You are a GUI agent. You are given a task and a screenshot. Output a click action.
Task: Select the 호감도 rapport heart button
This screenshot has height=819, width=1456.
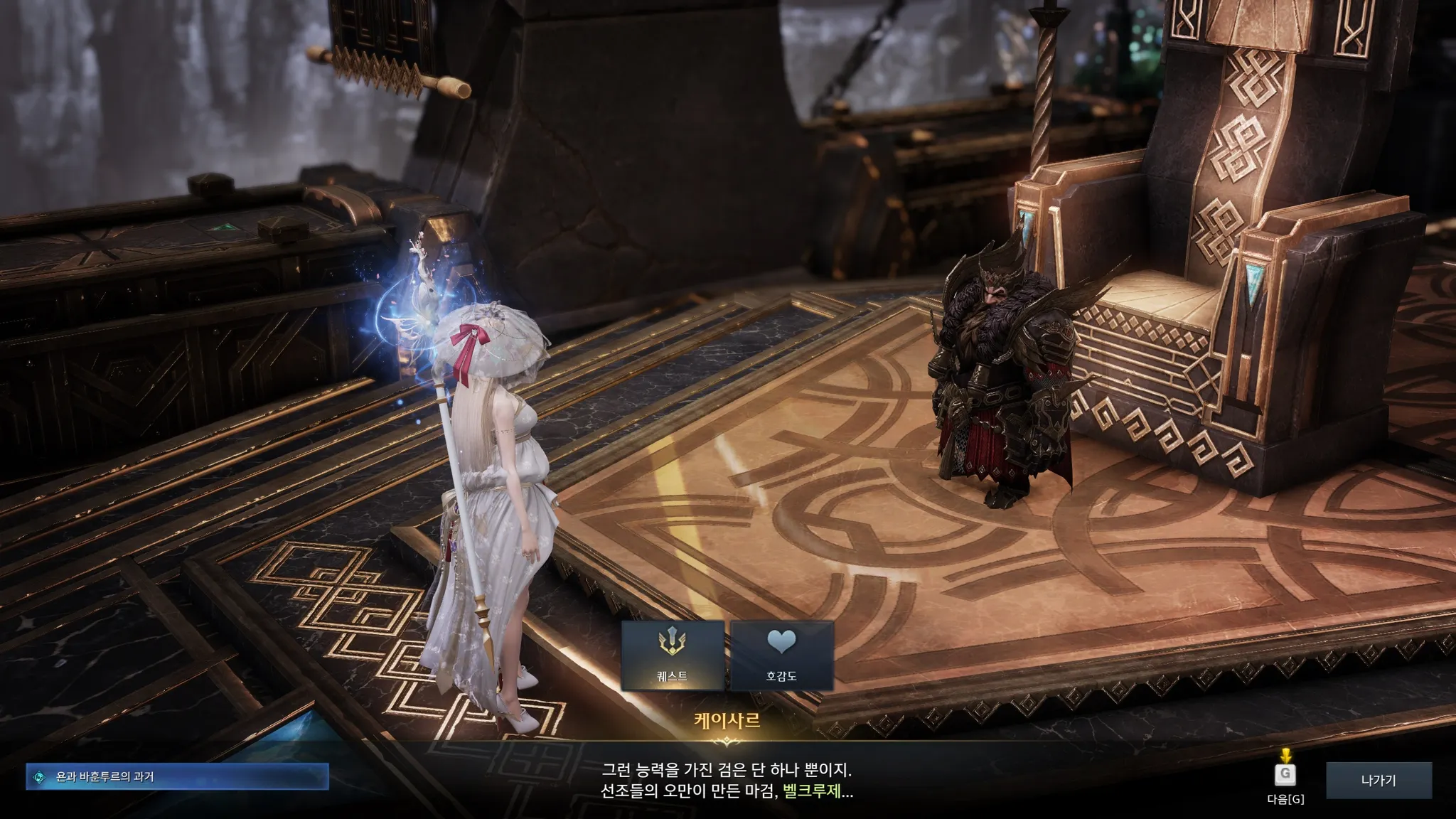(781, 655)
